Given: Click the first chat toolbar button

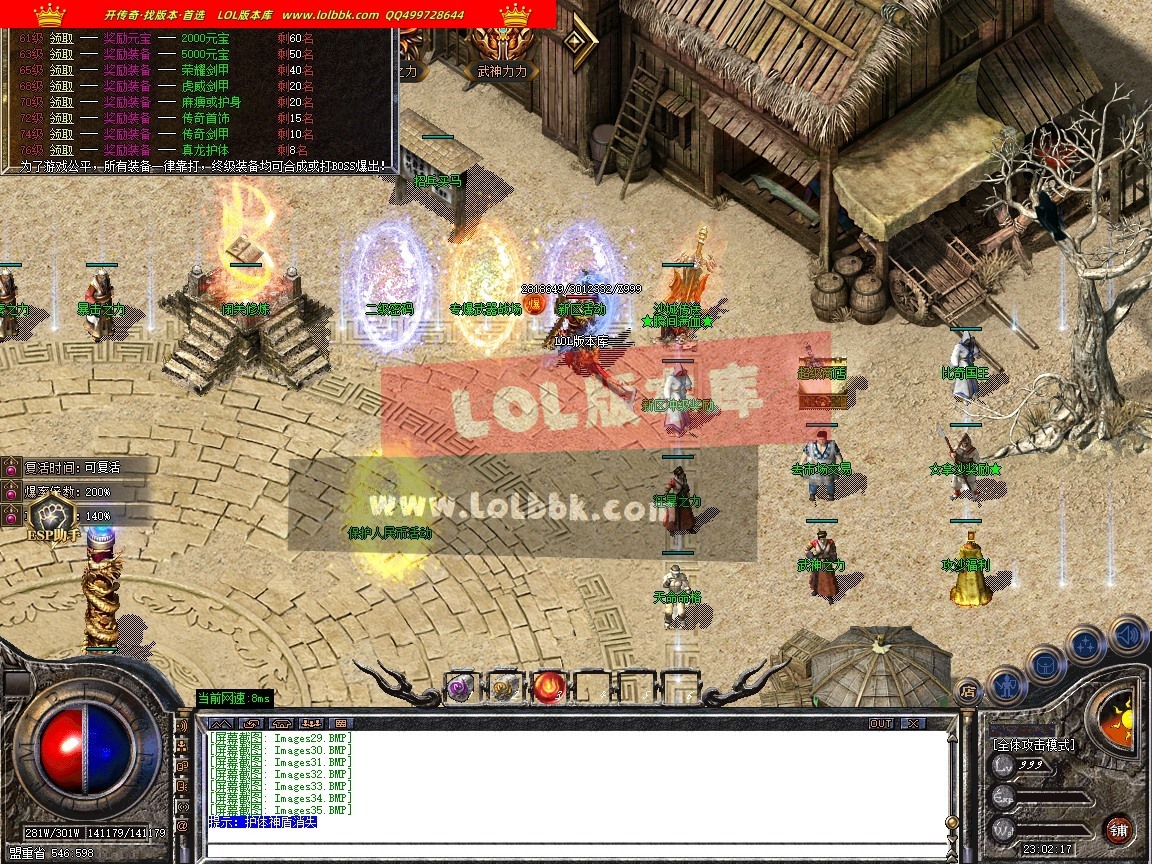Looking at the screenshot, I should point(222,723).
